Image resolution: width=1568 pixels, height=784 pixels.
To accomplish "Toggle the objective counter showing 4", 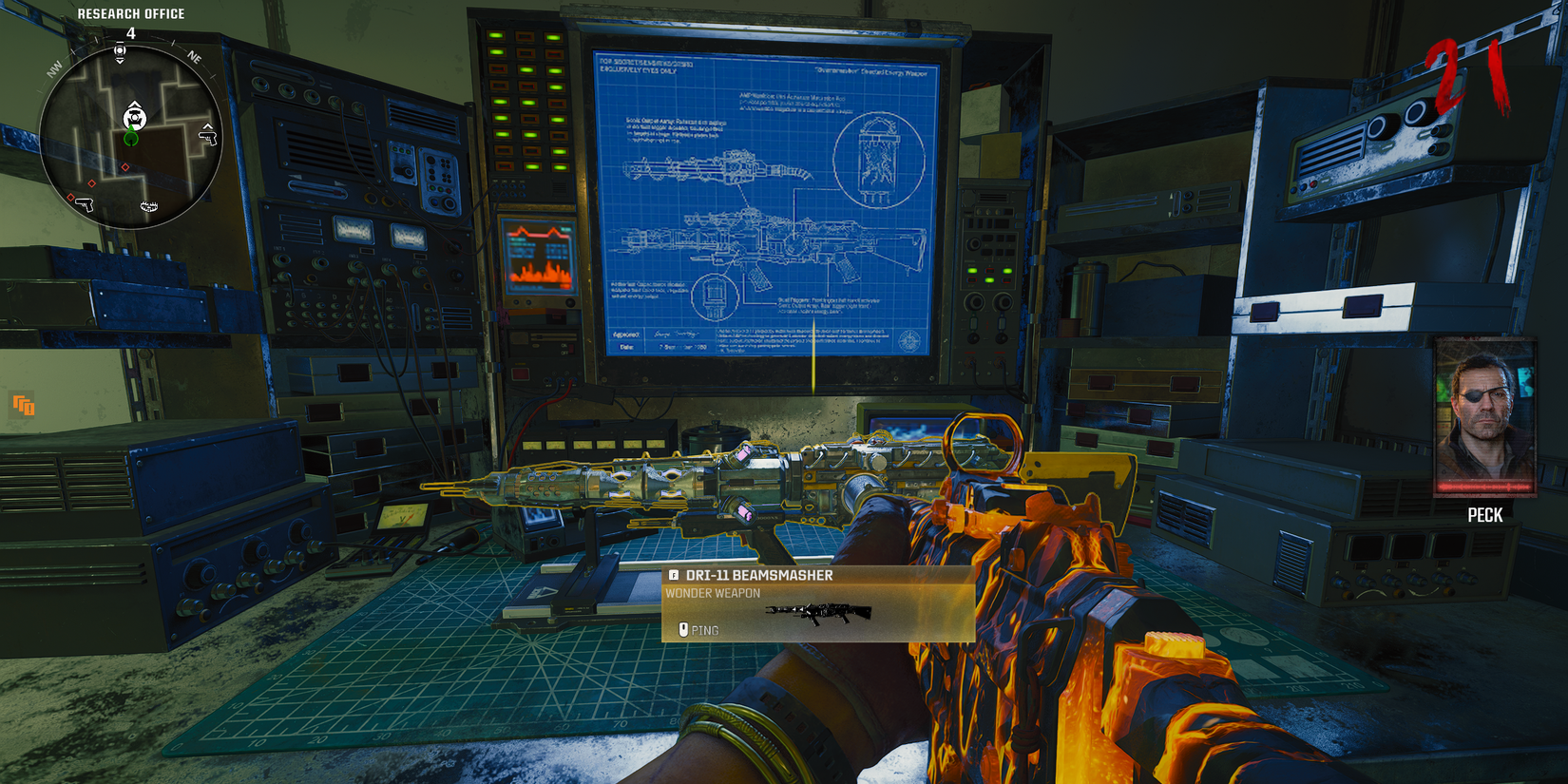I will coord(131,32).
